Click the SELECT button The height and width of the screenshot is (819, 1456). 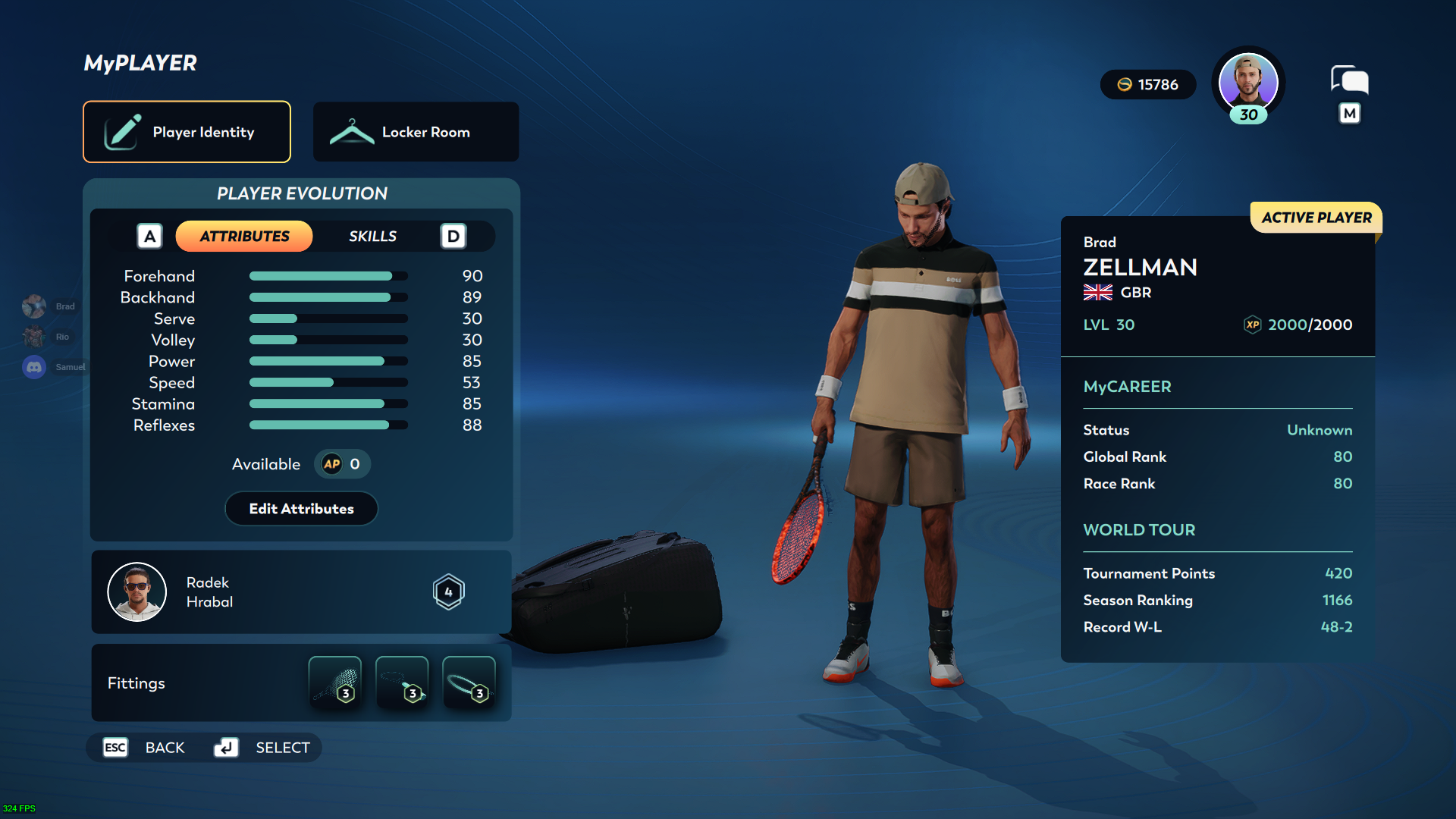263,748
